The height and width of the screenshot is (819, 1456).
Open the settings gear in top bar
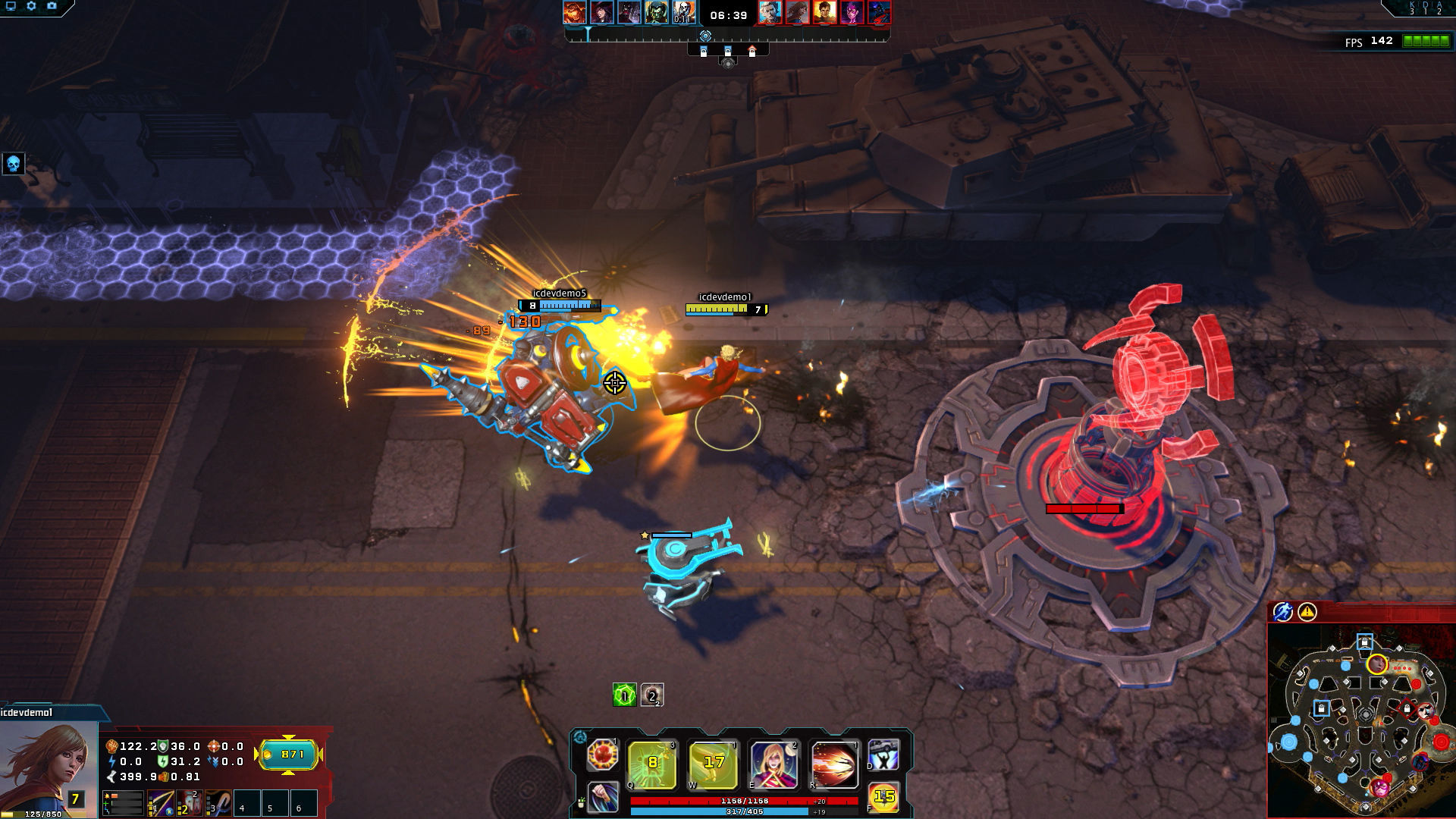(31, 6)
